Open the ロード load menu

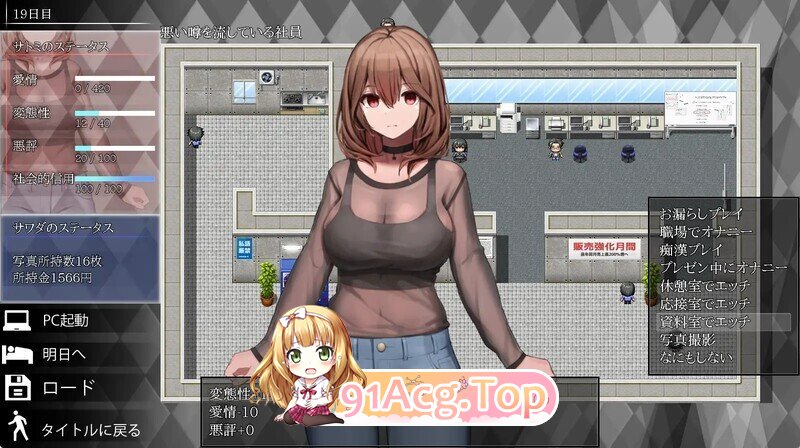66,387
